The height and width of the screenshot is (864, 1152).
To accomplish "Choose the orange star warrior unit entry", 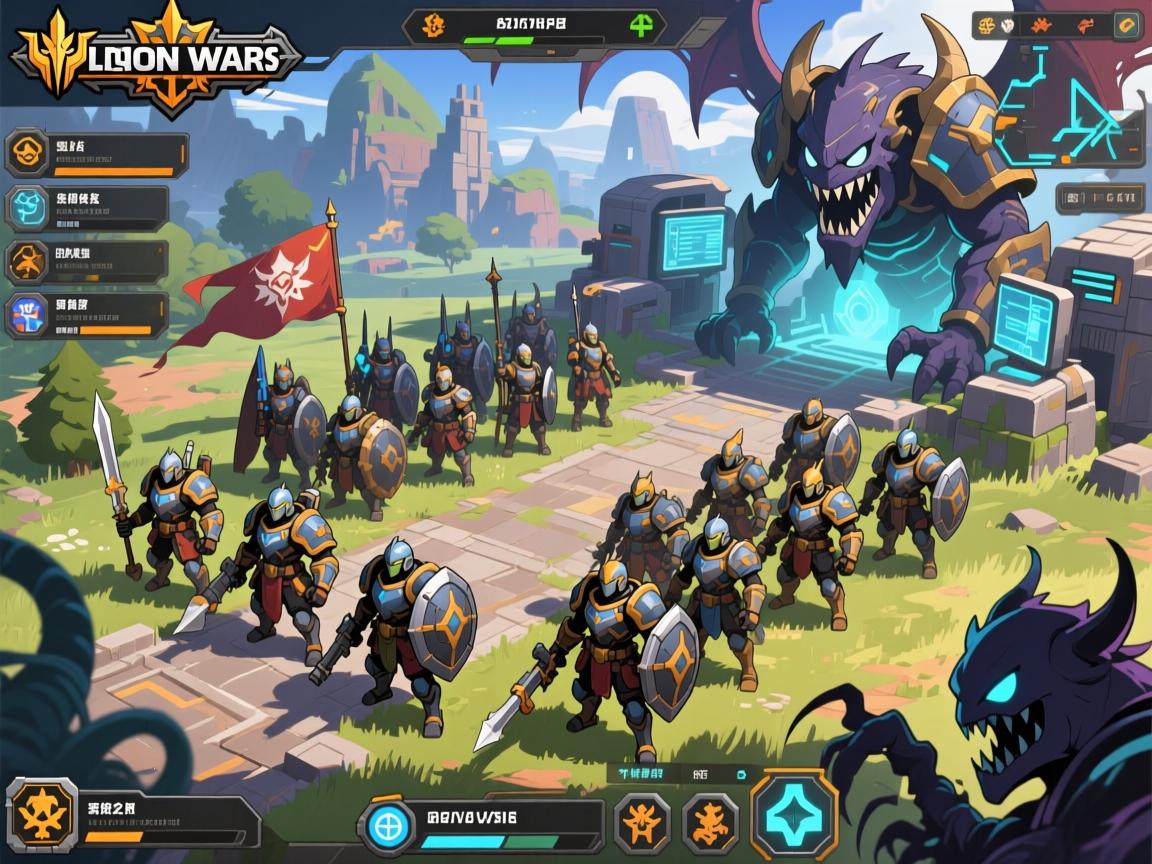I will (x=26, y=261).
